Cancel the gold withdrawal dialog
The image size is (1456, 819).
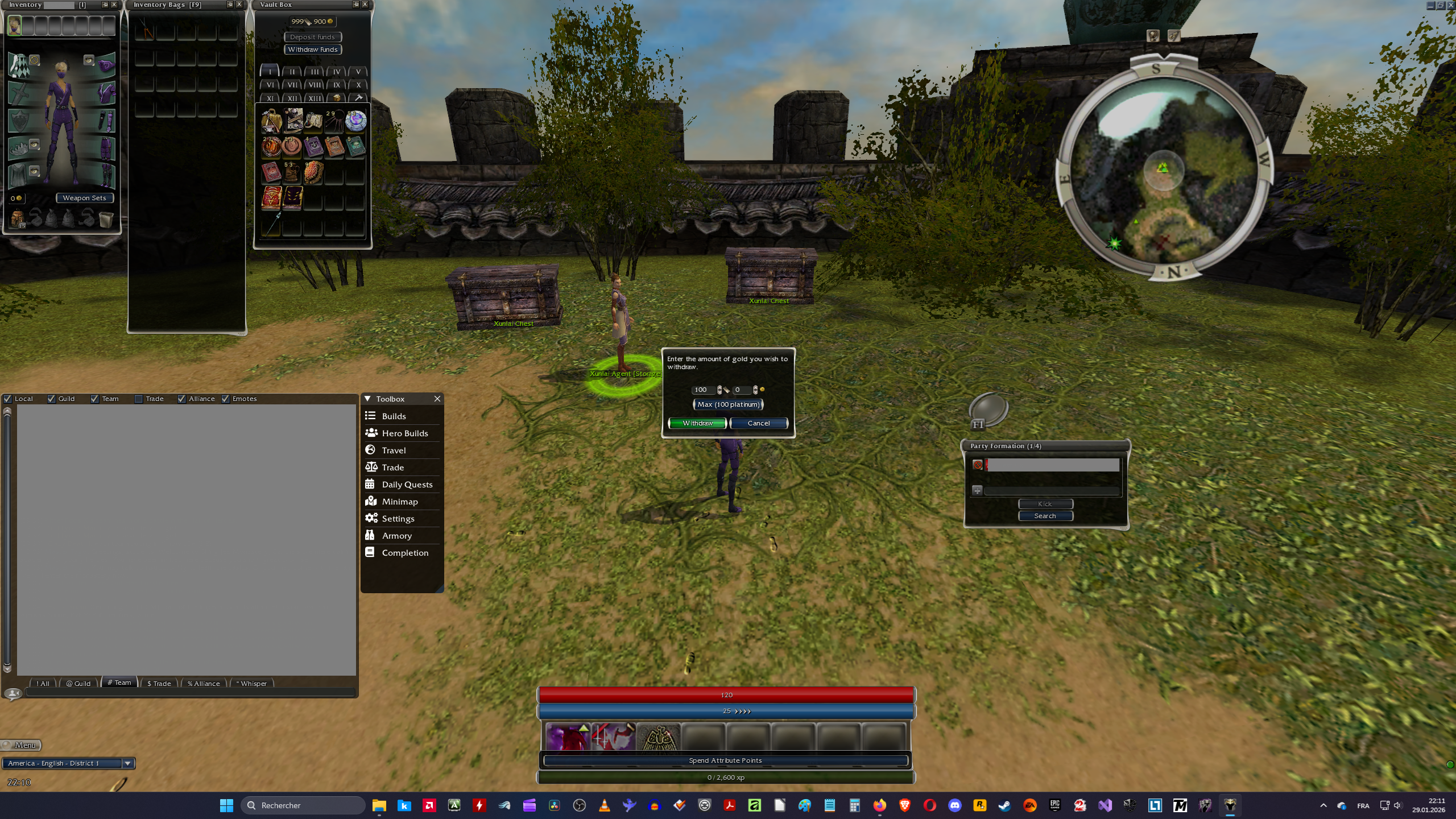759,423
